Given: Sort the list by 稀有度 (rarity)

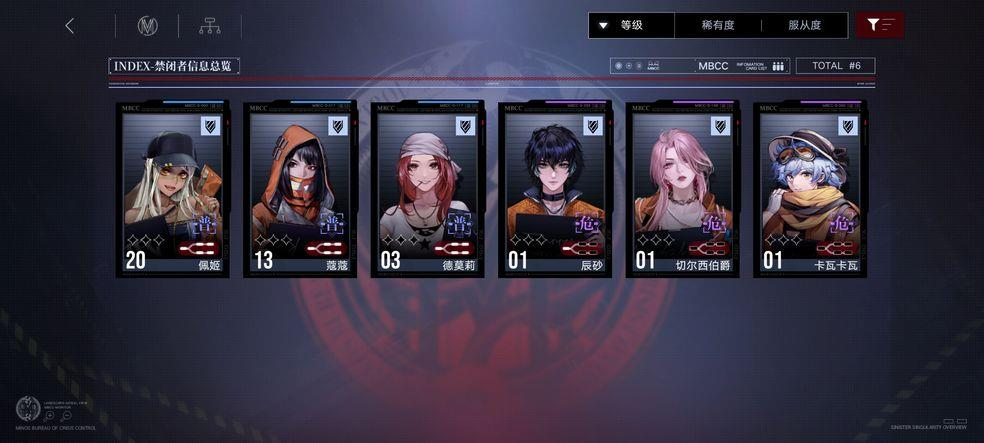Looking at the screenshot, I should click(x=718, y=25).
